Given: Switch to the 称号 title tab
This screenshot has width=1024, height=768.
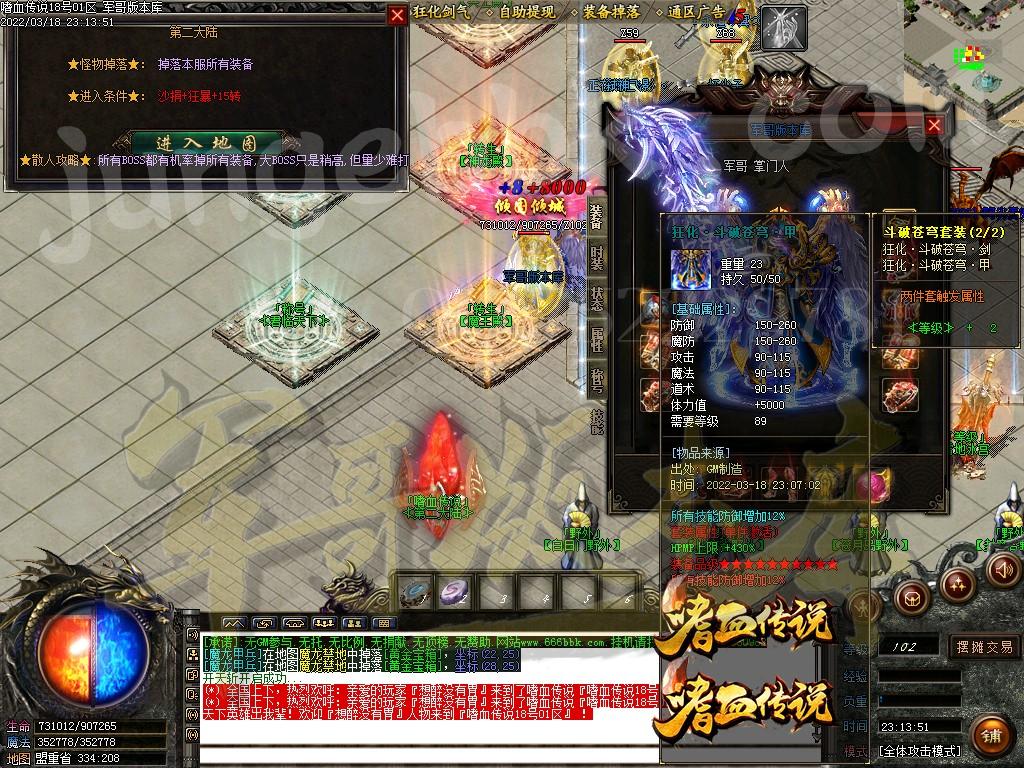Looking at the screenshot, I should (x=596, y=380).
